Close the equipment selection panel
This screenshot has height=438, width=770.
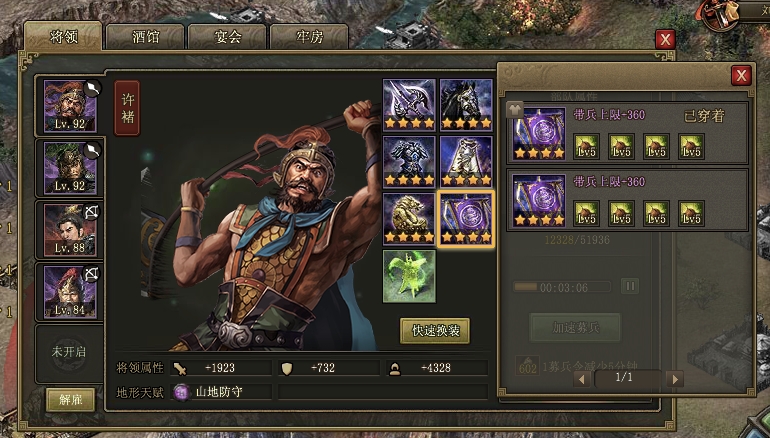tap(741, 75)
